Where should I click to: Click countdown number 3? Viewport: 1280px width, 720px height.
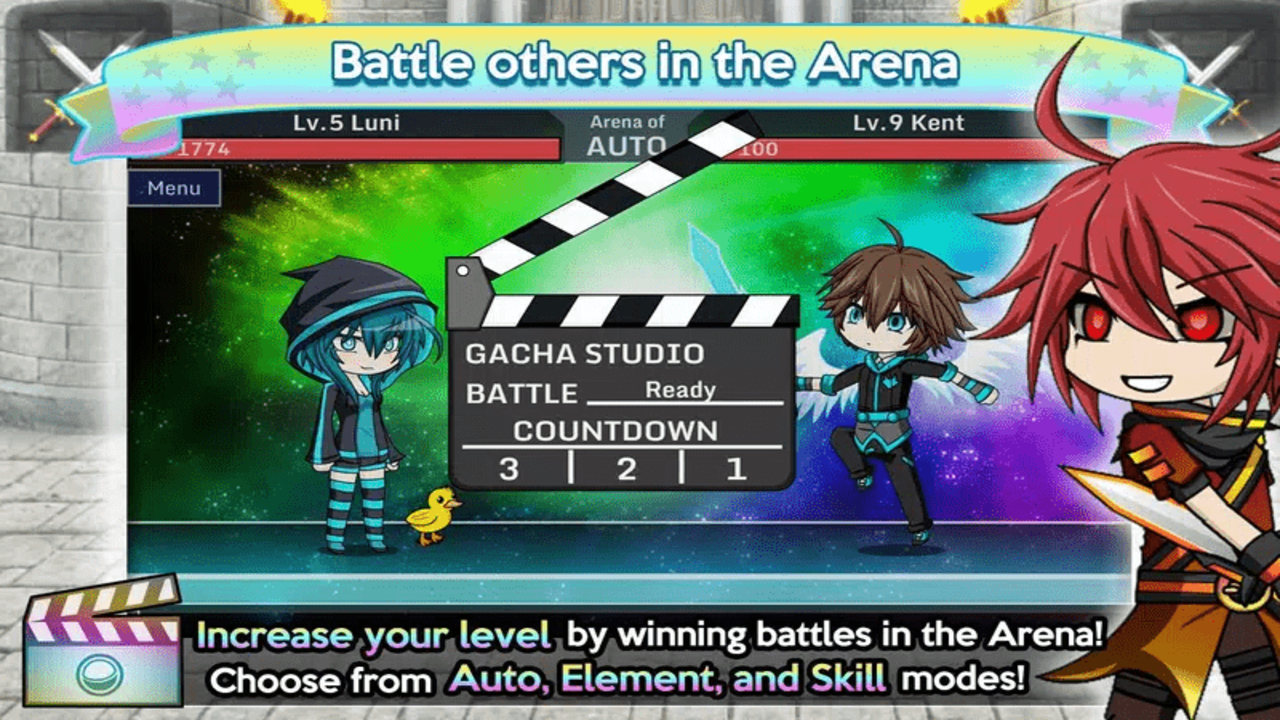(x=507, y=468)
